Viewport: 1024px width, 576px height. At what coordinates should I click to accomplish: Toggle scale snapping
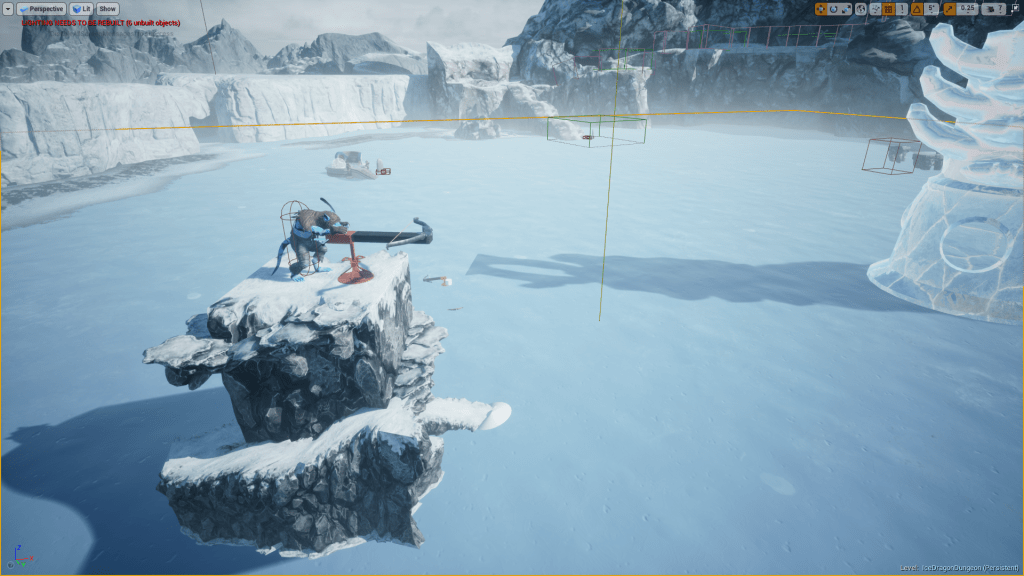(948, 8)
